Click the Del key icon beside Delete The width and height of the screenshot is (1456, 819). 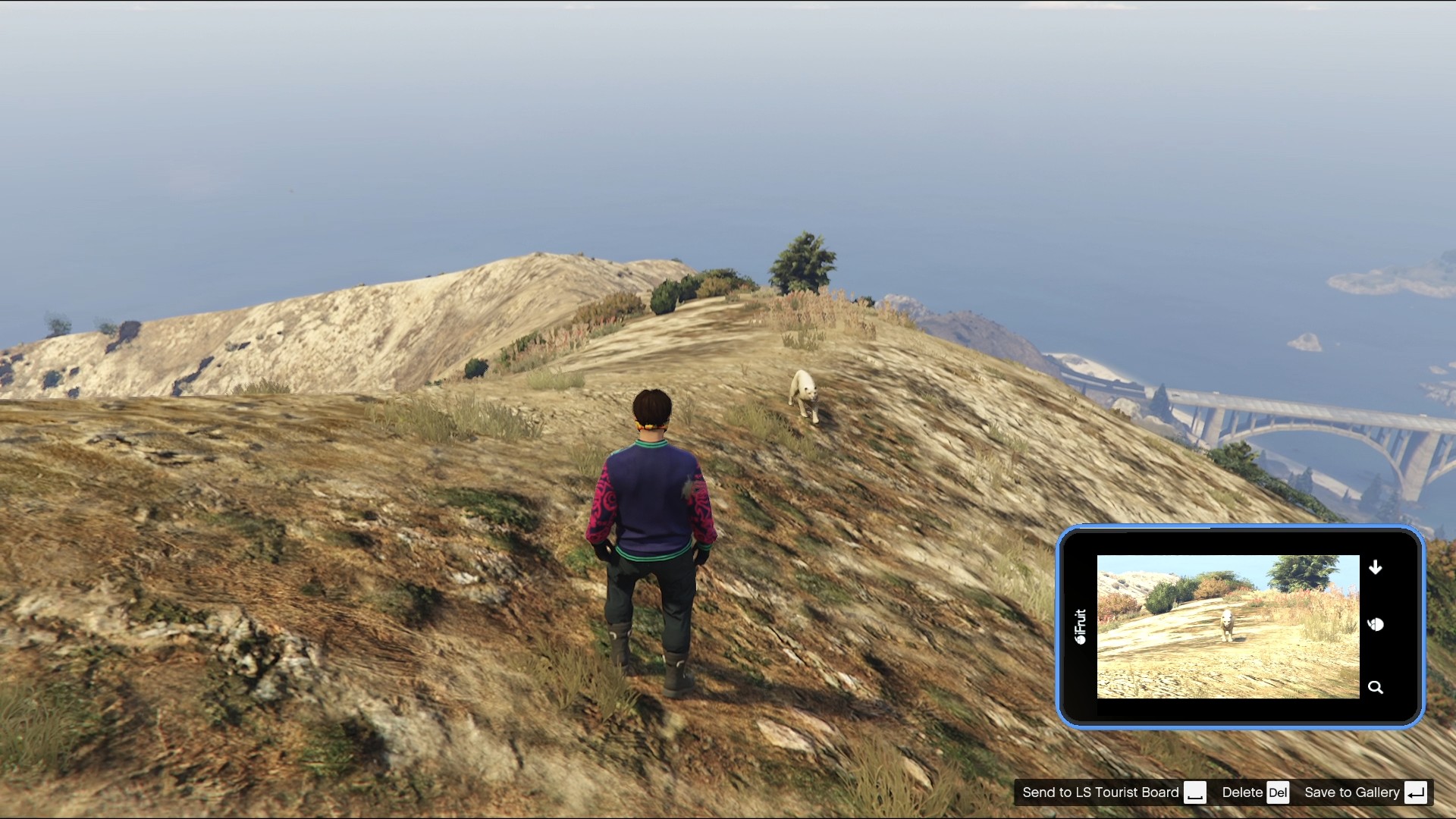tap(1280, 792)
